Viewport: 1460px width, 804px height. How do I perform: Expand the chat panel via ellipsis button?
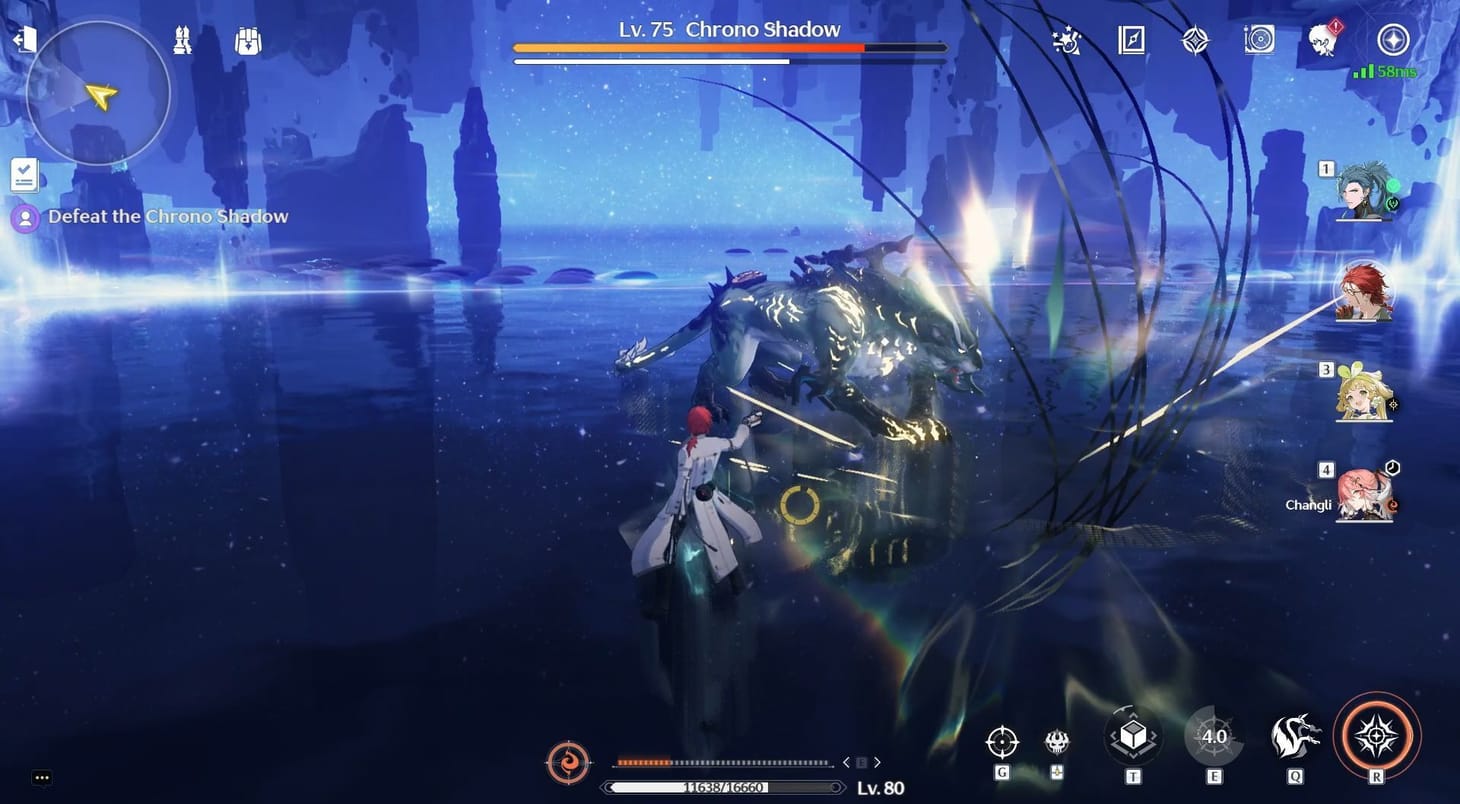click(41, 777)
